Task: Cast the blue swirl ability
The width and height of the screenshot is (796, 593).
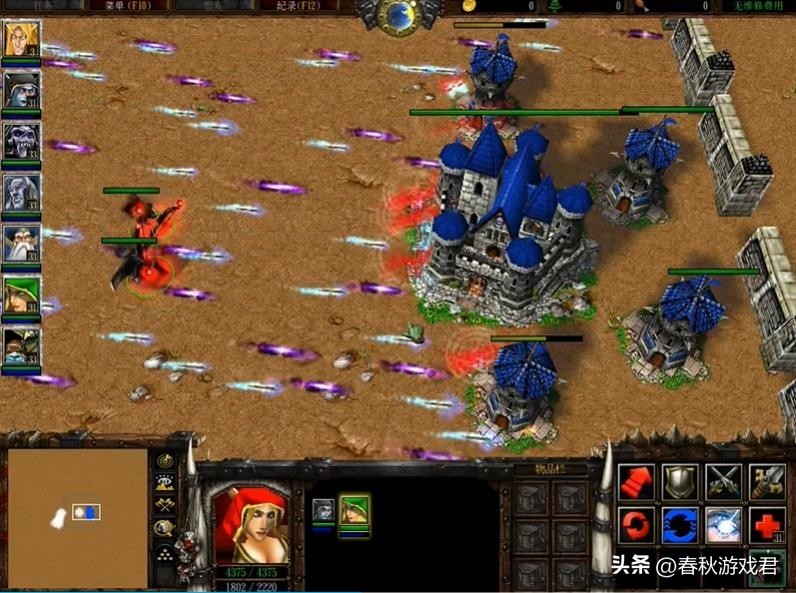Action: [680, 525]
